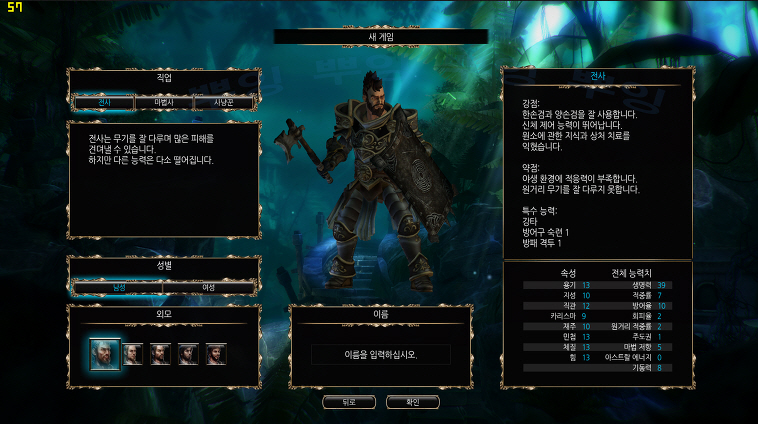Select the 전사 (Warrior) class

click(x=104, y=102)
